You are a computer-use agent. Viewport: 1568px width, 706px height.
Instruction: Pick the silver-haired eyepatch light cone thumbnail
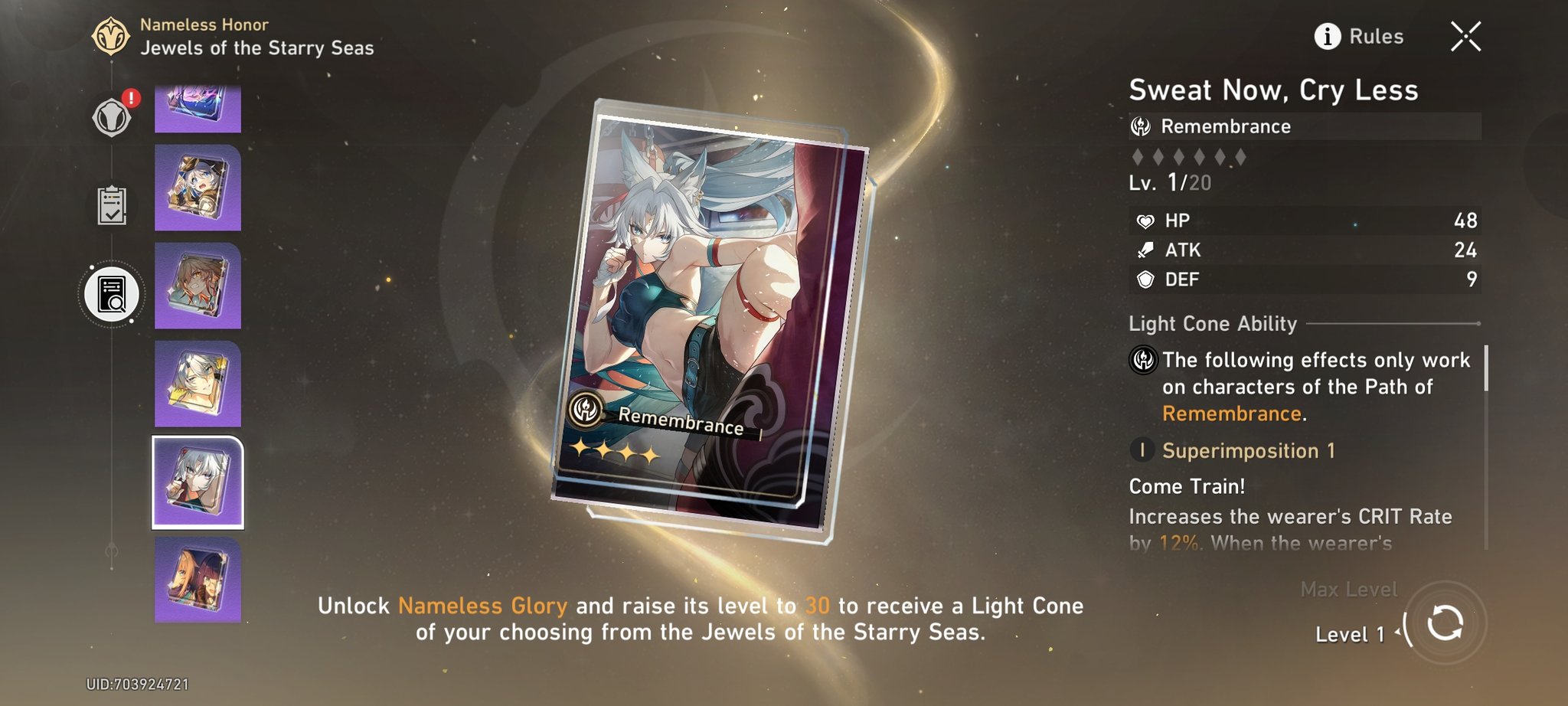tap(198, 384)
